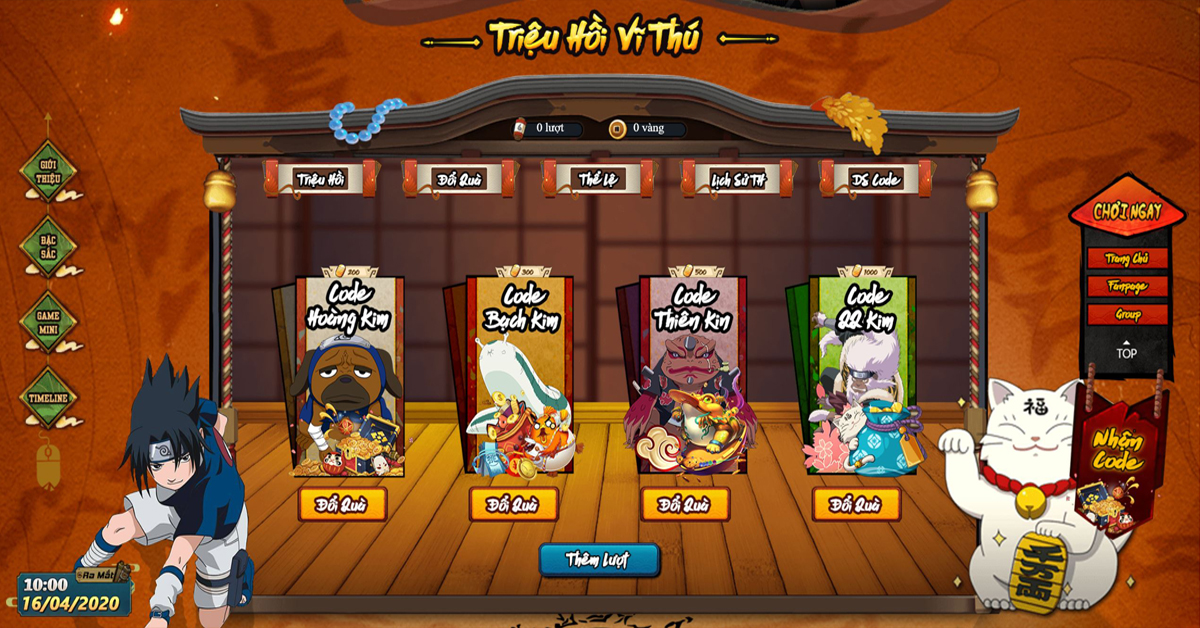The image size is (1200, 628).
Task: Open the Đổi Quà tab at top
Action: (x=459, y=180)
